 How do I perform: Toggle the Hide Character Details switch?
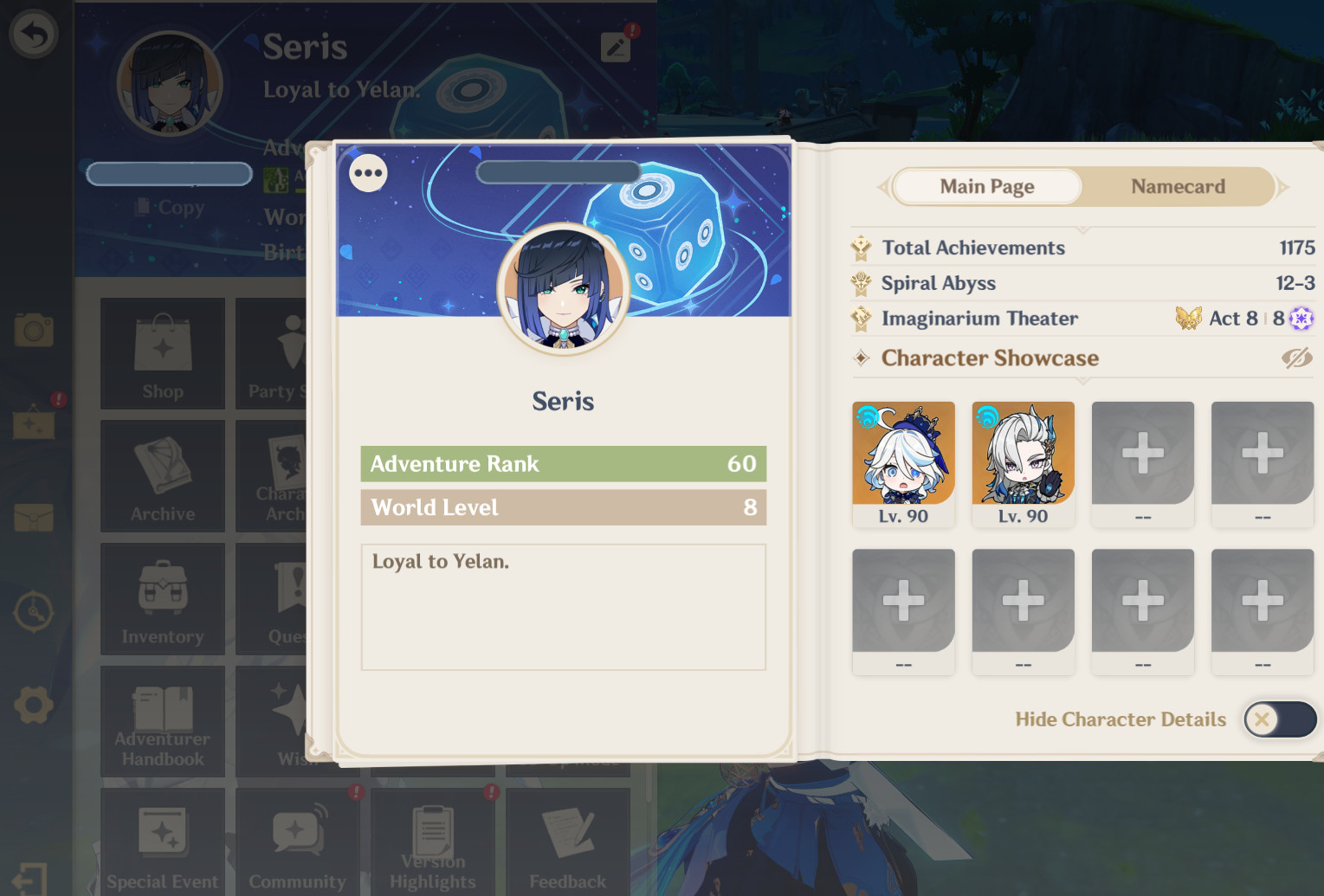[1280, 719]
